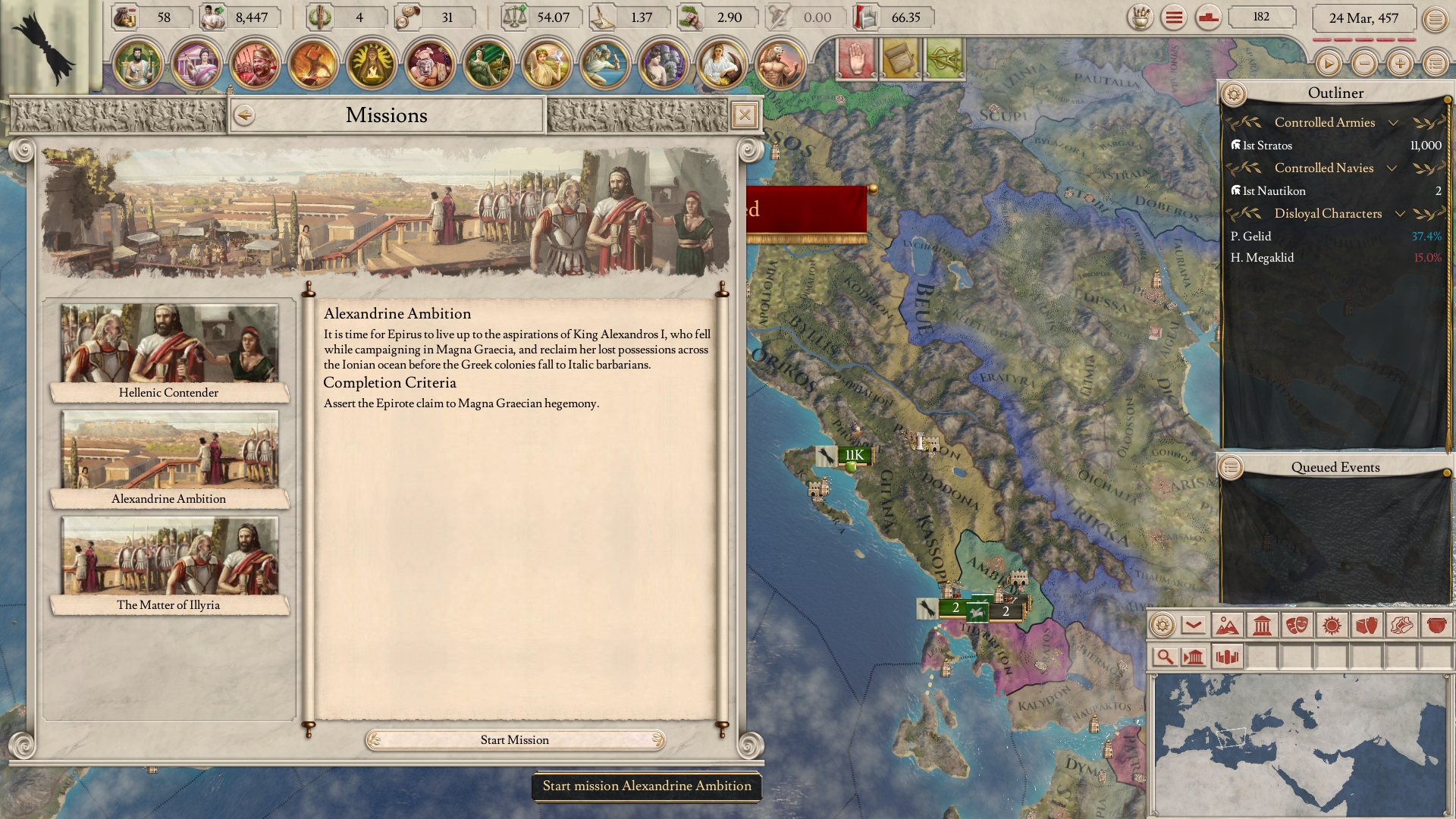
Task: Decrease game speed with the minus button
Action: click(1364, 64)
